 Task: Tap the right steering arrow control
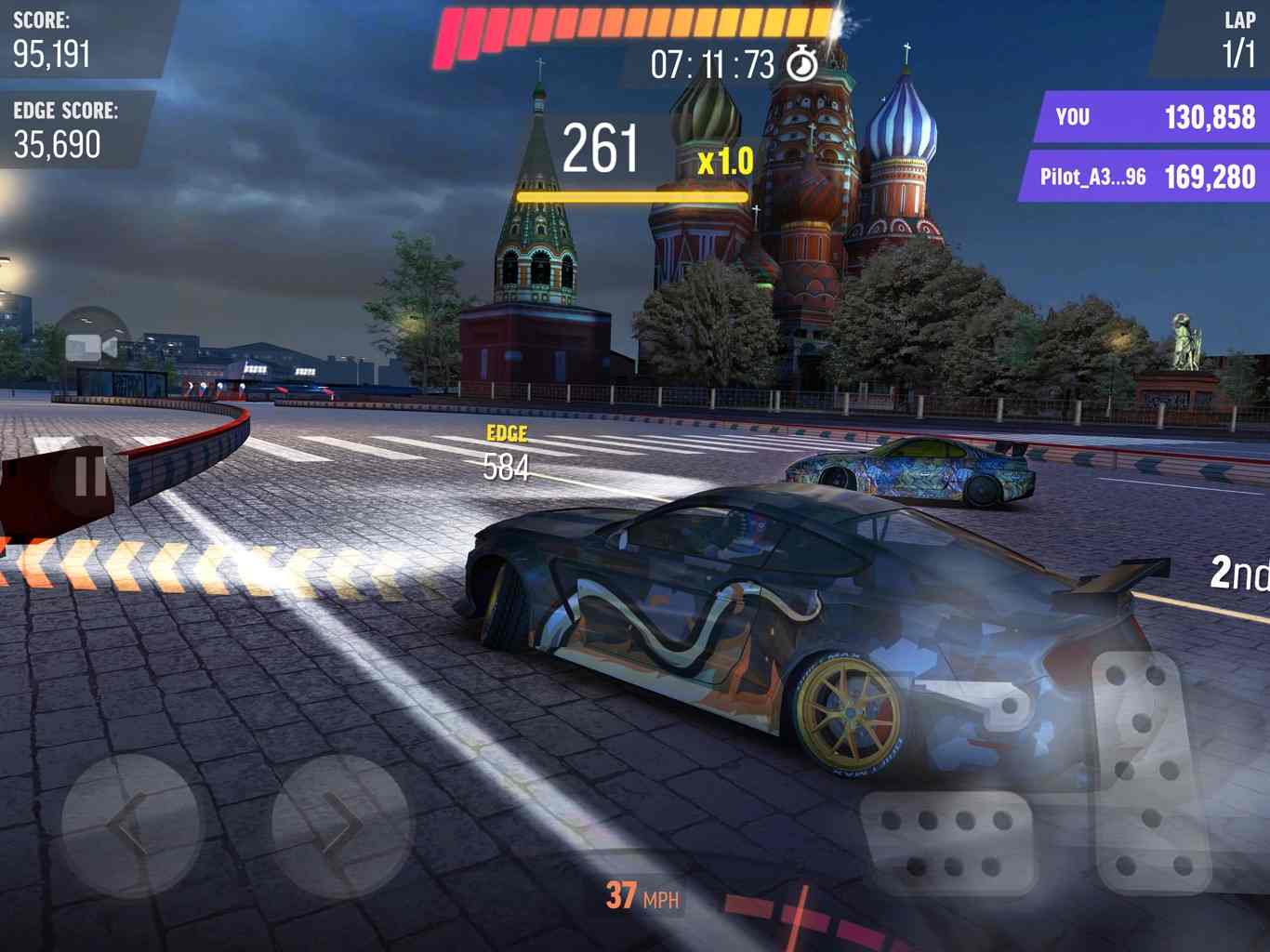point(337,826)
